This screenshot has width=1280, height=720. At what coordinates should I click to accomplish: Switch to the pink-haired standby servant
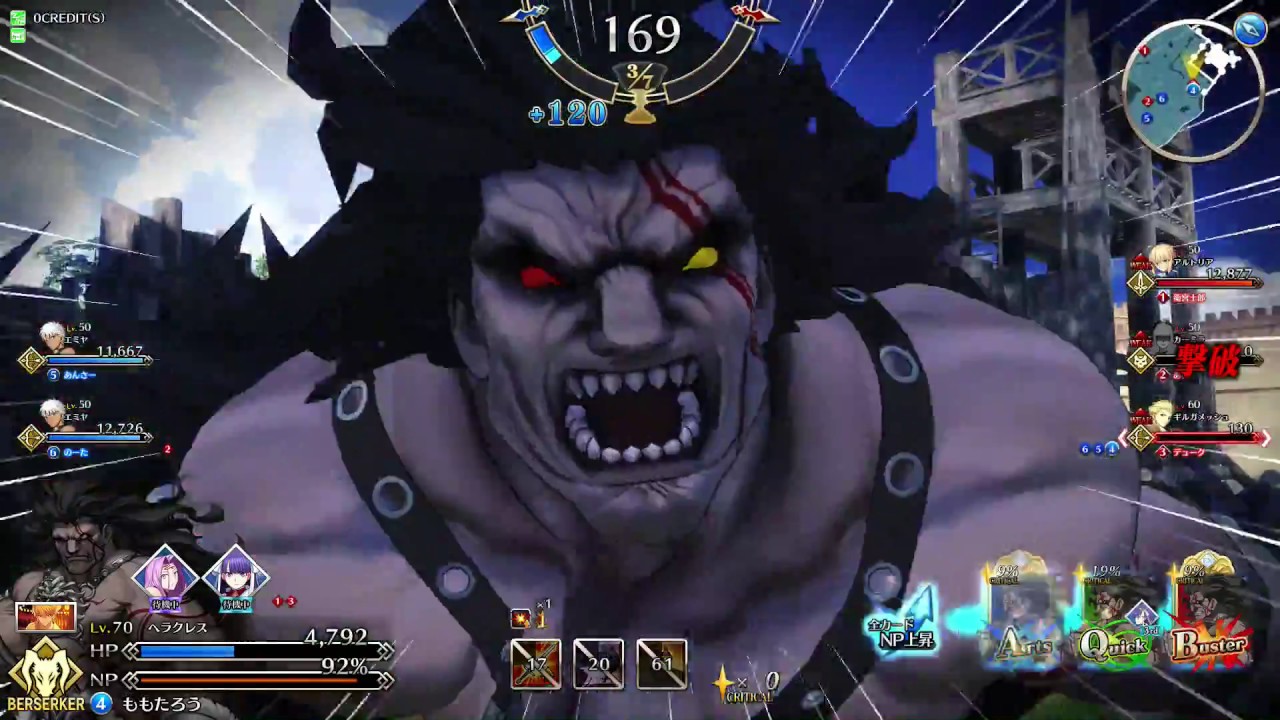(166, 575)
